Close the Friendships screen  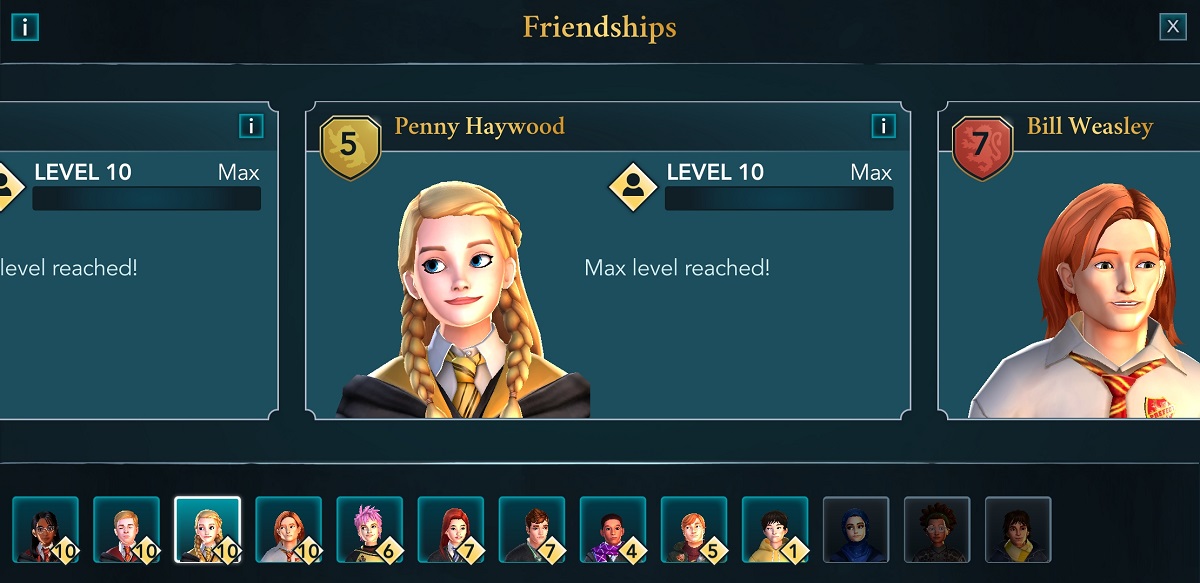click(1172, 27)
